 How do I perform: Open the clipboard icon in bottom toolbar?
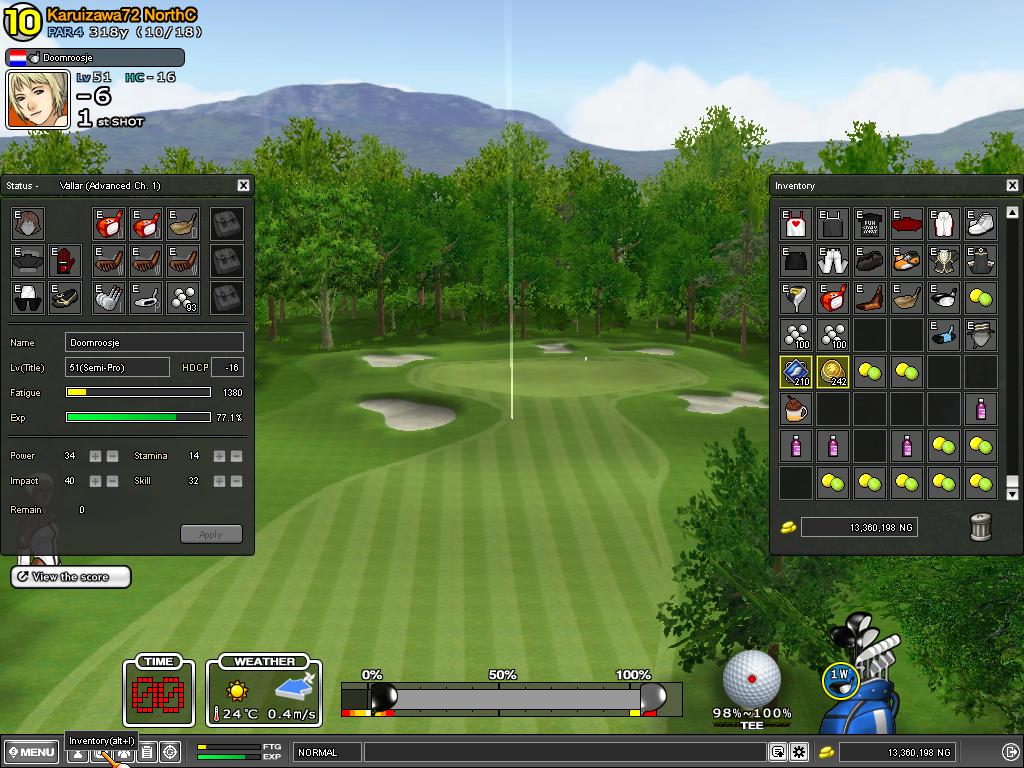pyautogui.click(x=147, y=752)
